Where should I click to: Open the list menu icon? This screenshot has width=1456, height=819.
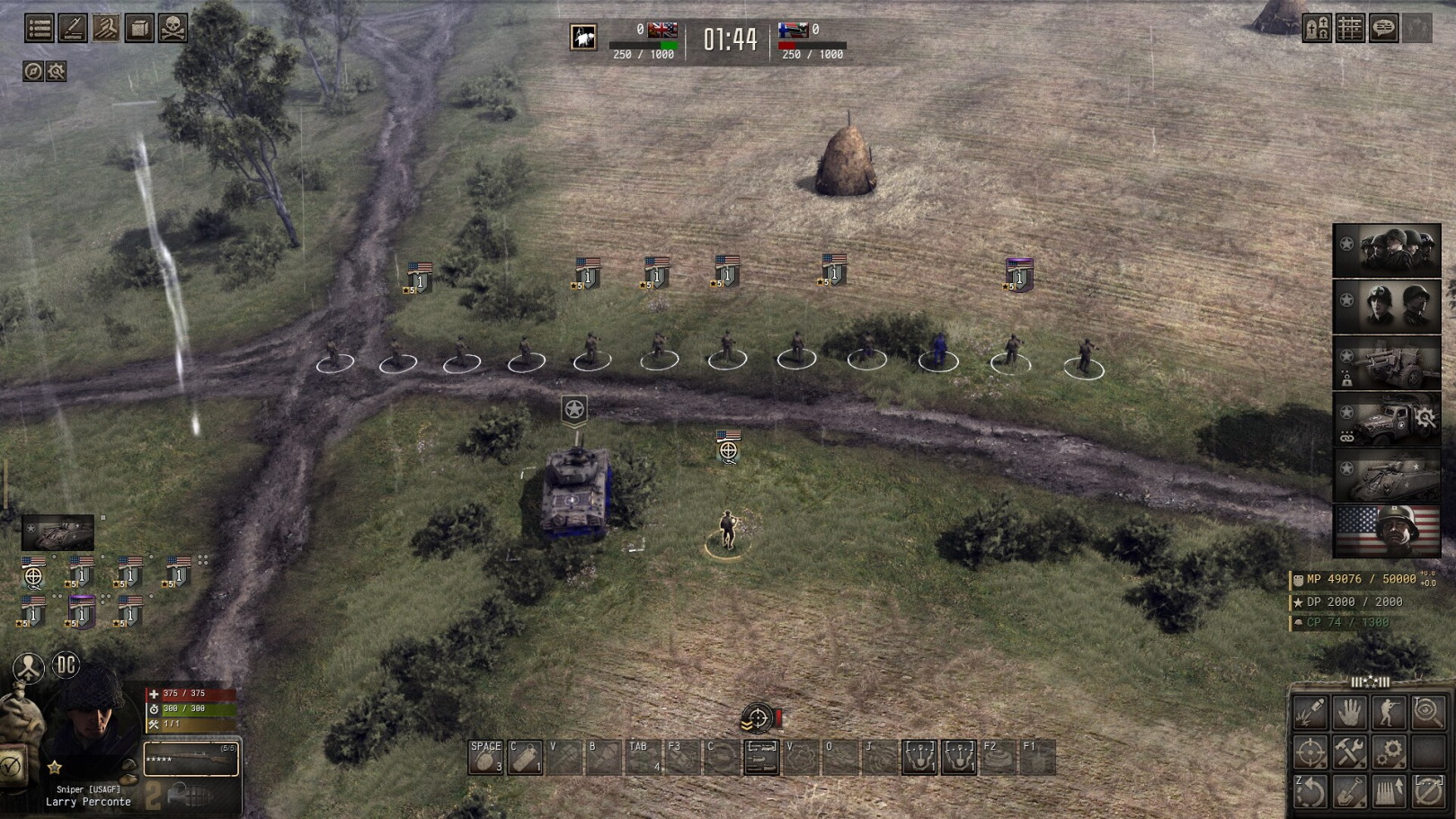click(39, 29)
